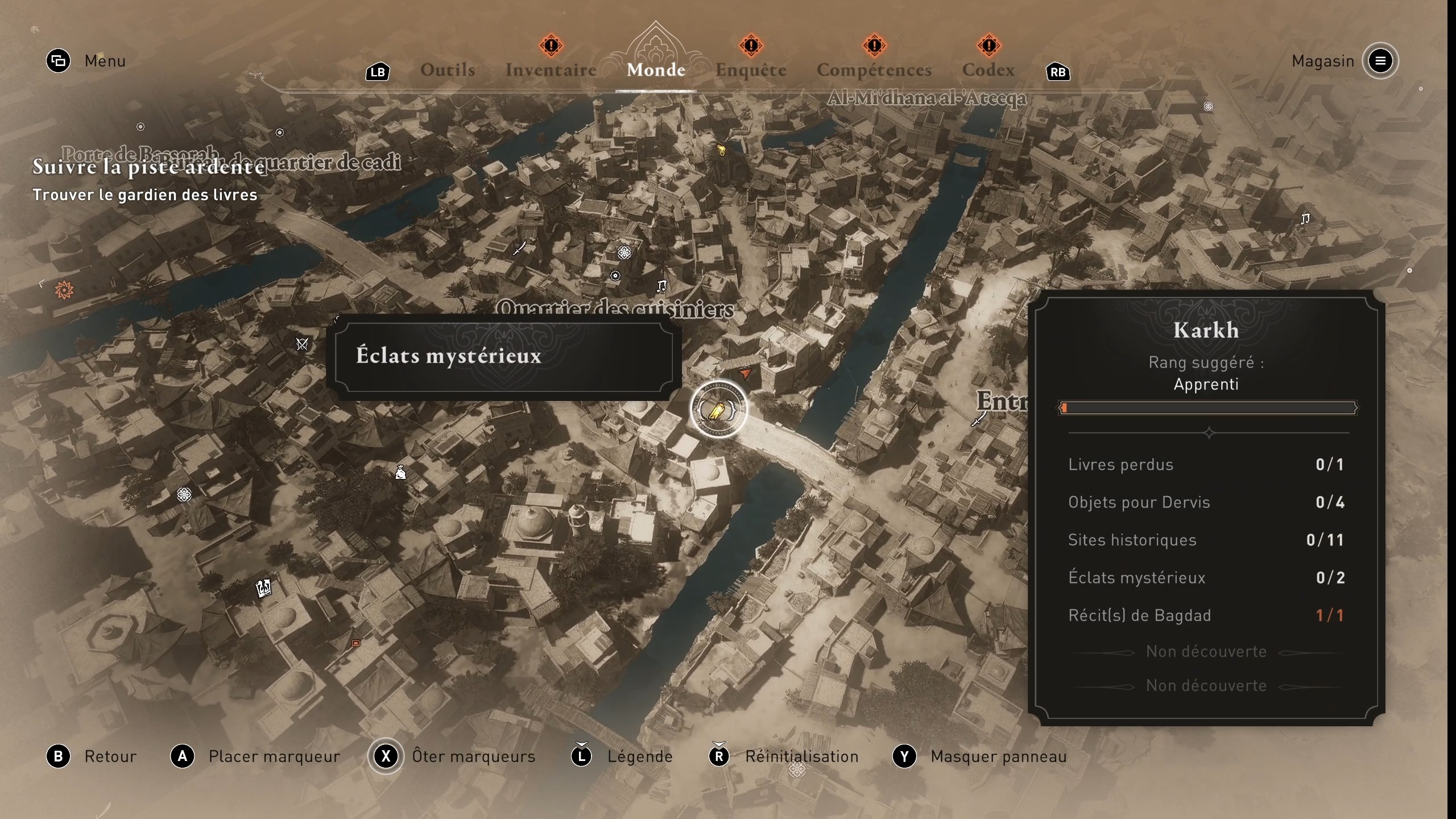Select the gear collectible icon above Quartier des cuisiniers
1456x819 pixels.
click(x=617, y=277)
